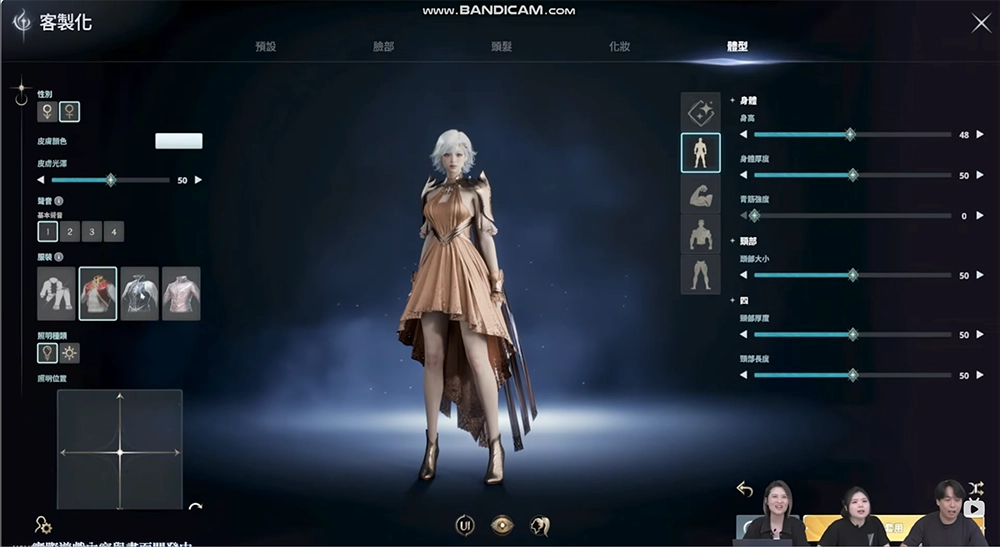Screen dimensions: 1000x547
Task: Set the light position on the crosshair pad
Action: tap(120, 451)
